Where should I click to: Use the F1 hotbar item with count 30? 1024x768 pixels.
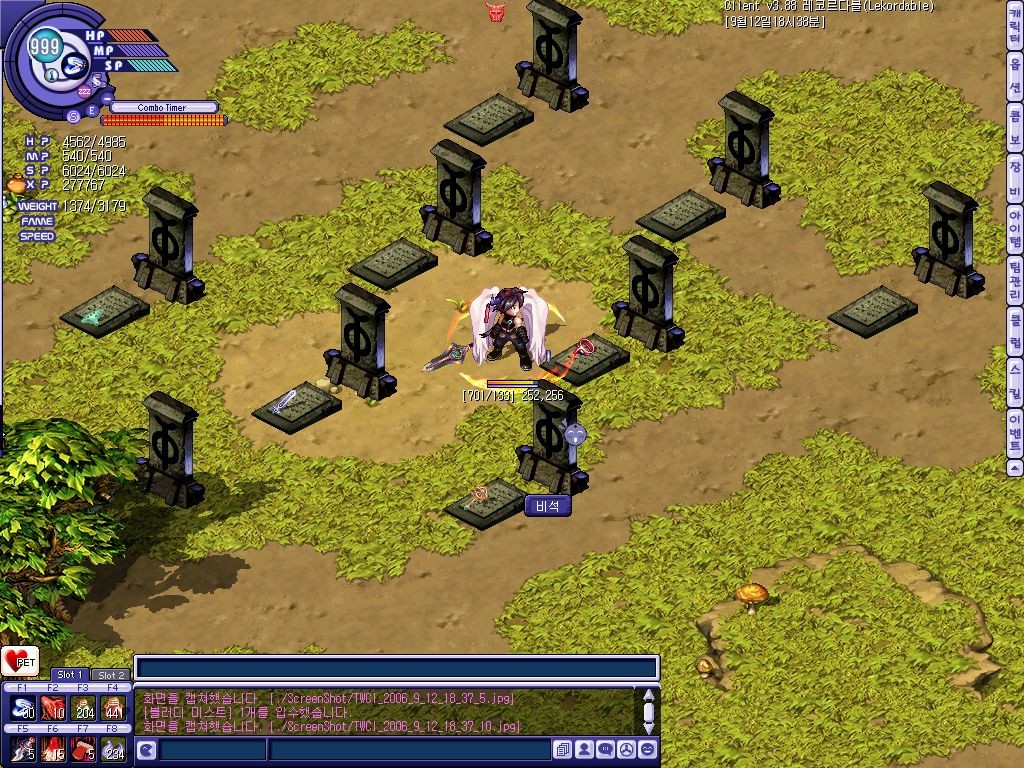point(24,708)
